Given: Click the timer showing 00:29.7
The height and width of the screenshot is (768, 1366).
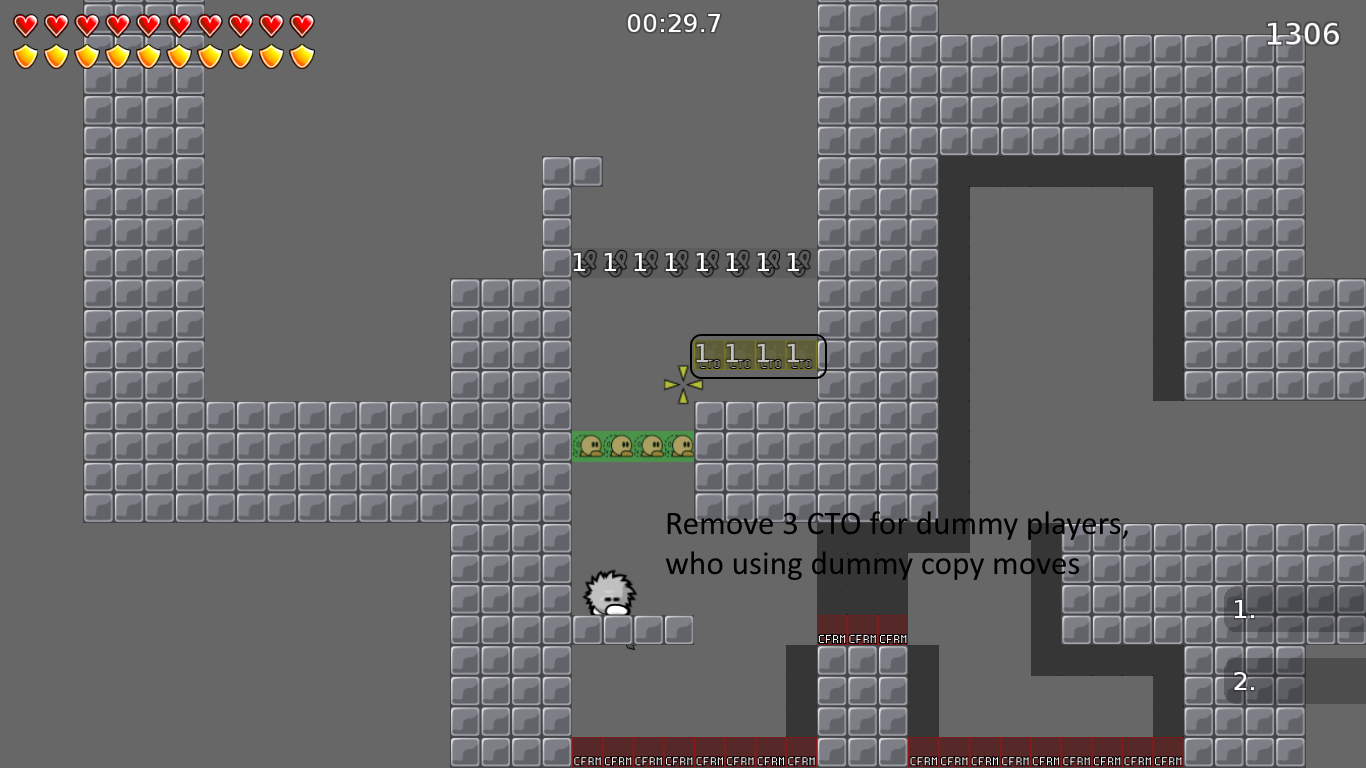Looking at the screenshot, I should 671,24.
